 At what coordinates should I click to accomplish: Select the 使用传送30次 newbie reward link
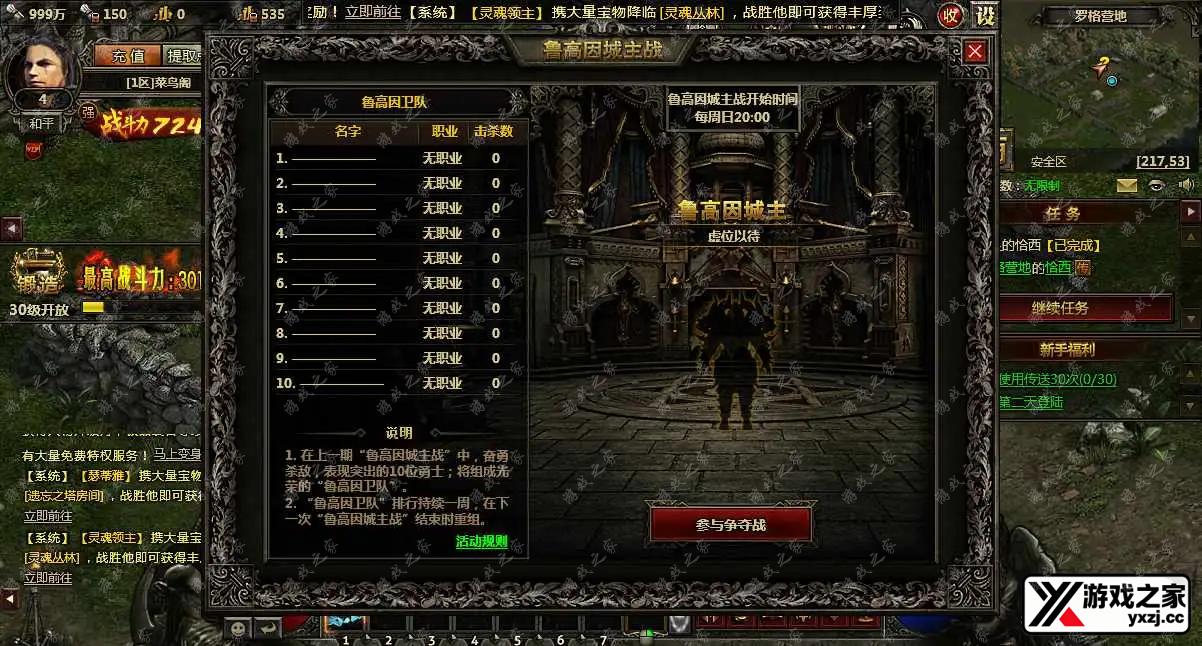click(1057, 379)
